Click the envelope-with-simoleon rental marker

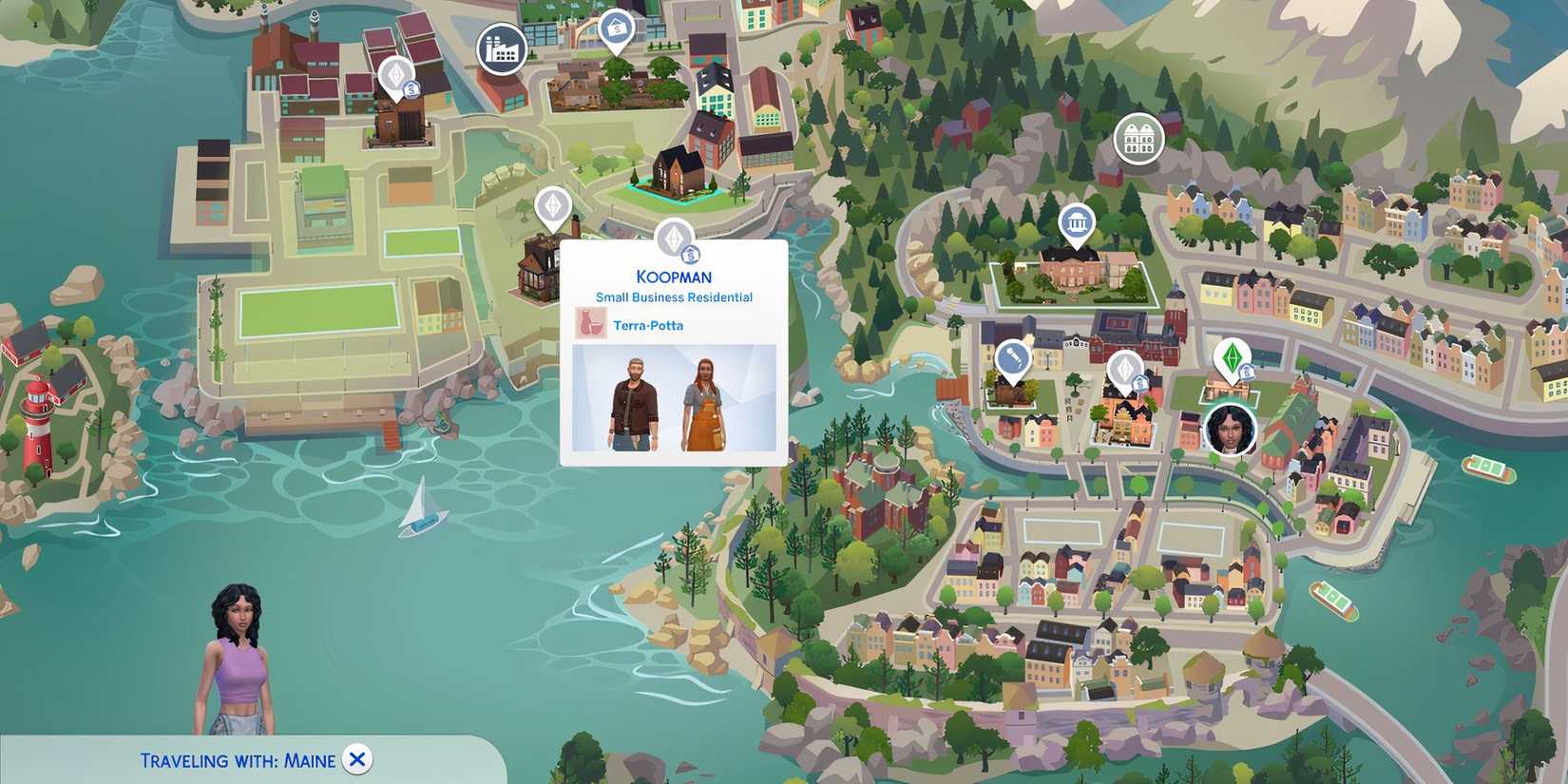tap(616, 24)
